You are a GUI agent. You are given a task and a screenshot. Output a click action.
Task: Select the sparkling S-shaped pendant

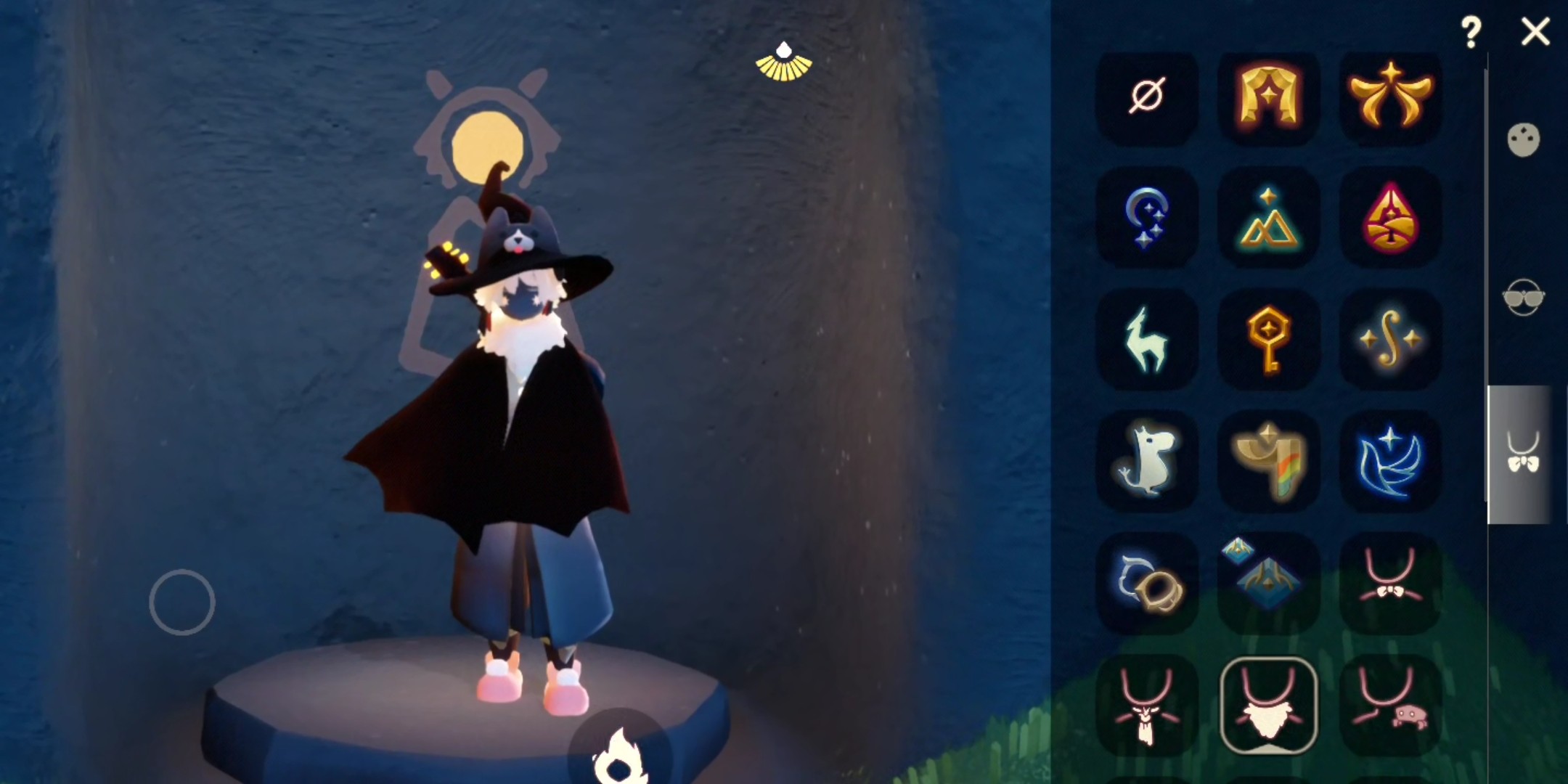1389,340
